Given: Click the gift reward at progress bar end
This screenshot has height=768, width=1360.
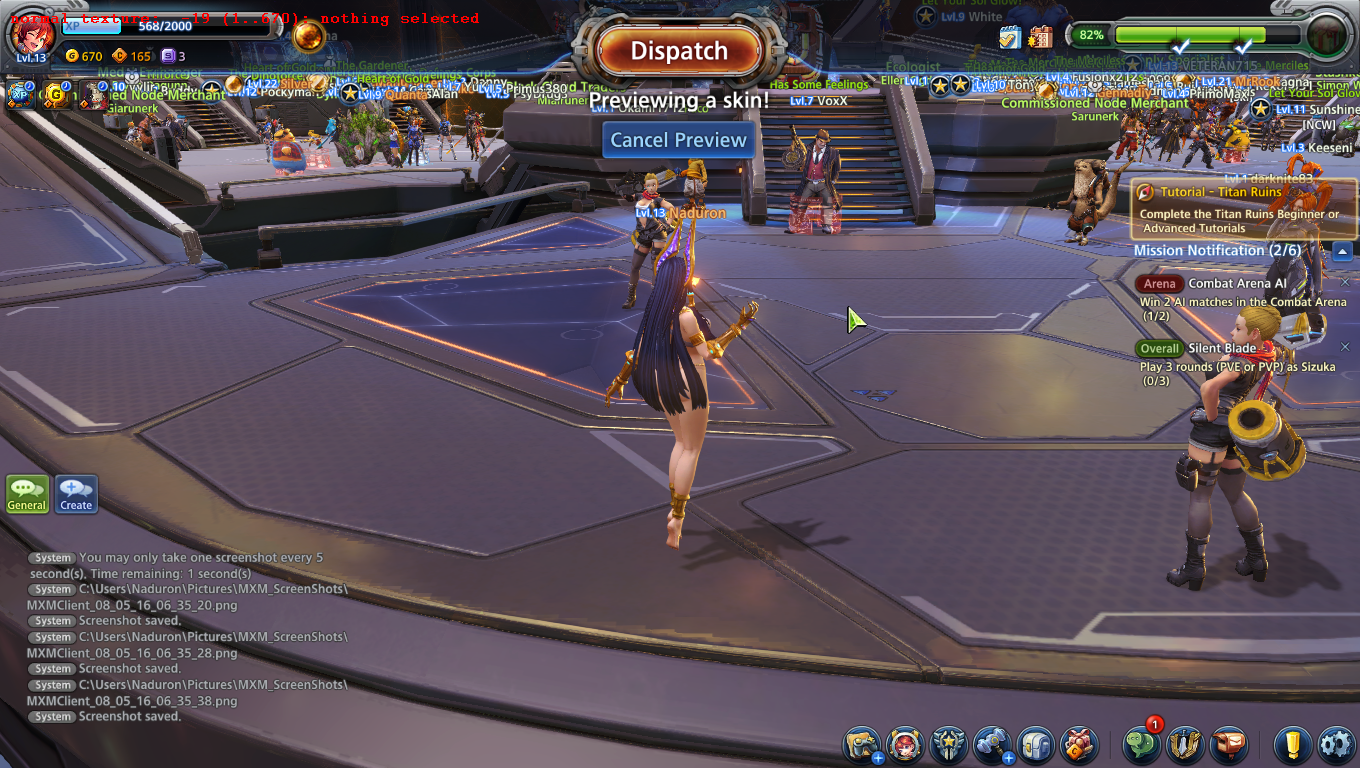Looking at the screenshot, I should pos(1327,35).
